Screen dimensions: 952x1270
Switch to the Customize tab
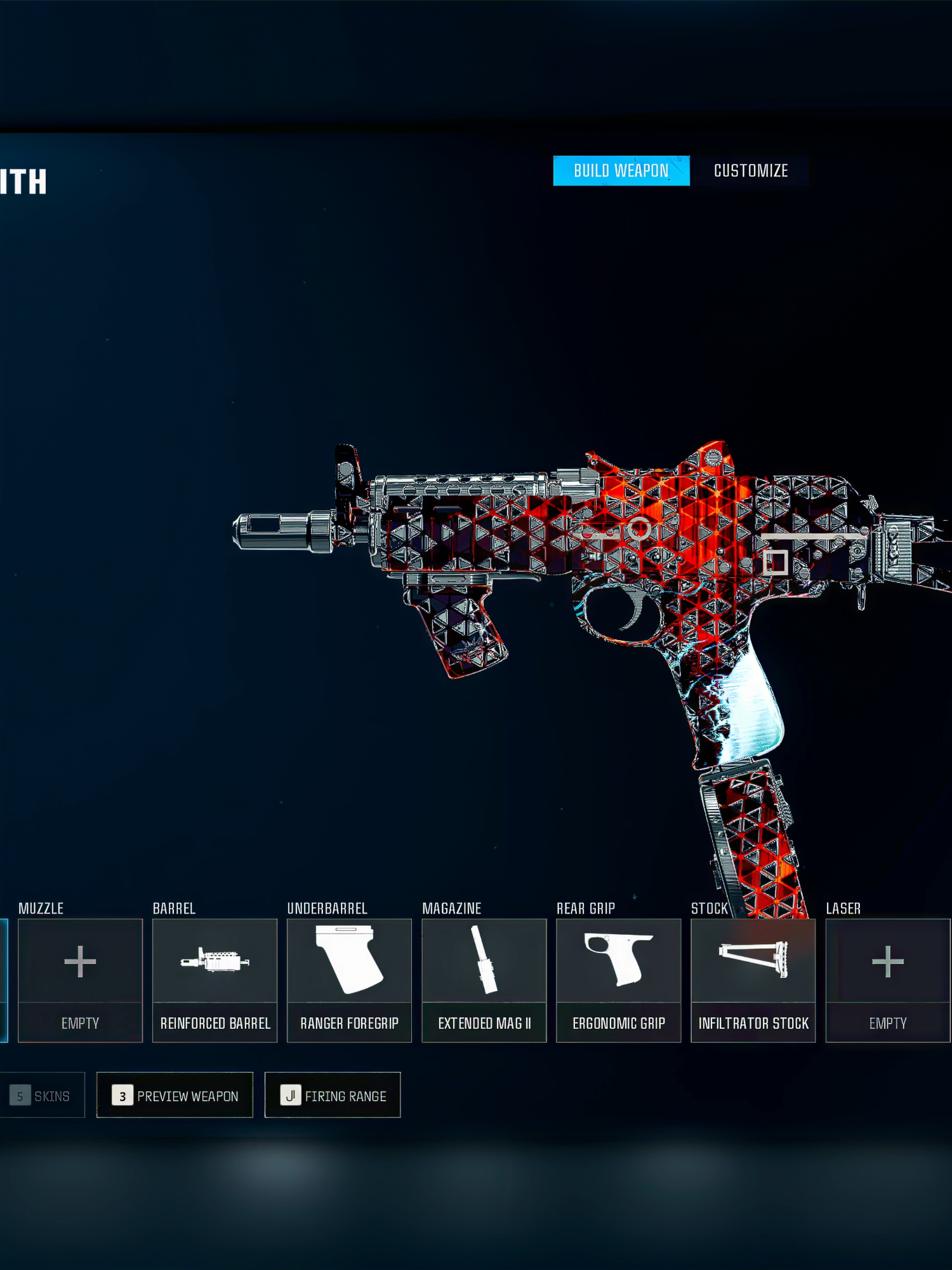coord(750,170)
